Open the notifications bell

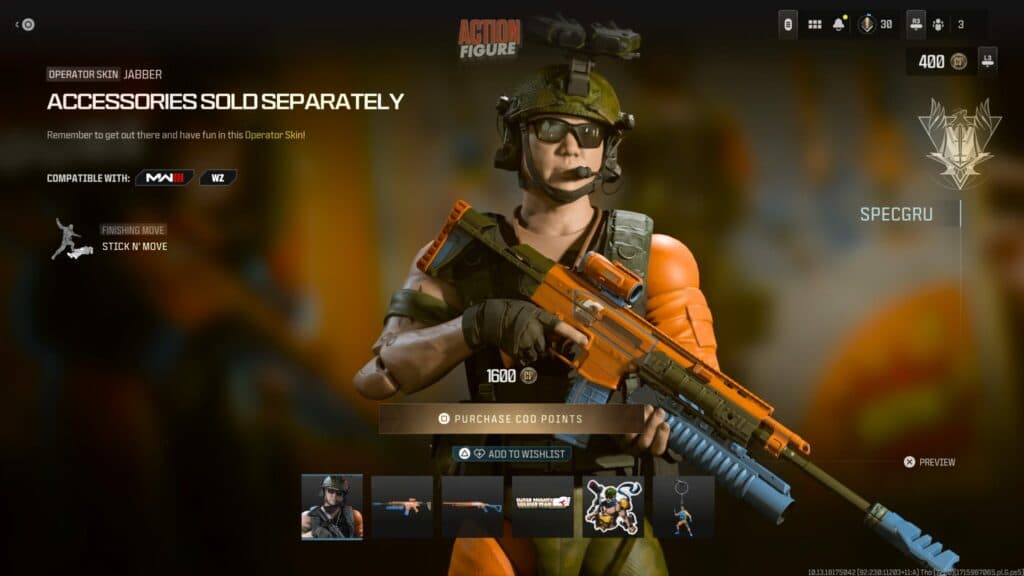click(839, 24)
